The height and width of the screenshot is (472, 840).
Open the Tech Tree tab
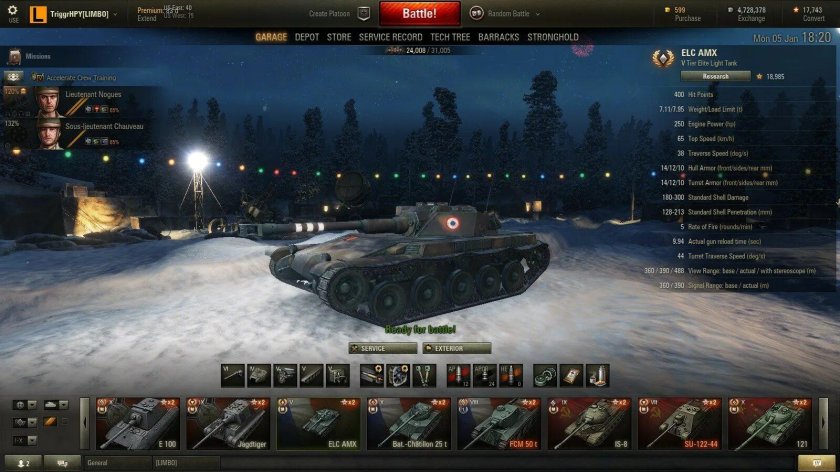click(x=450, y=37)
